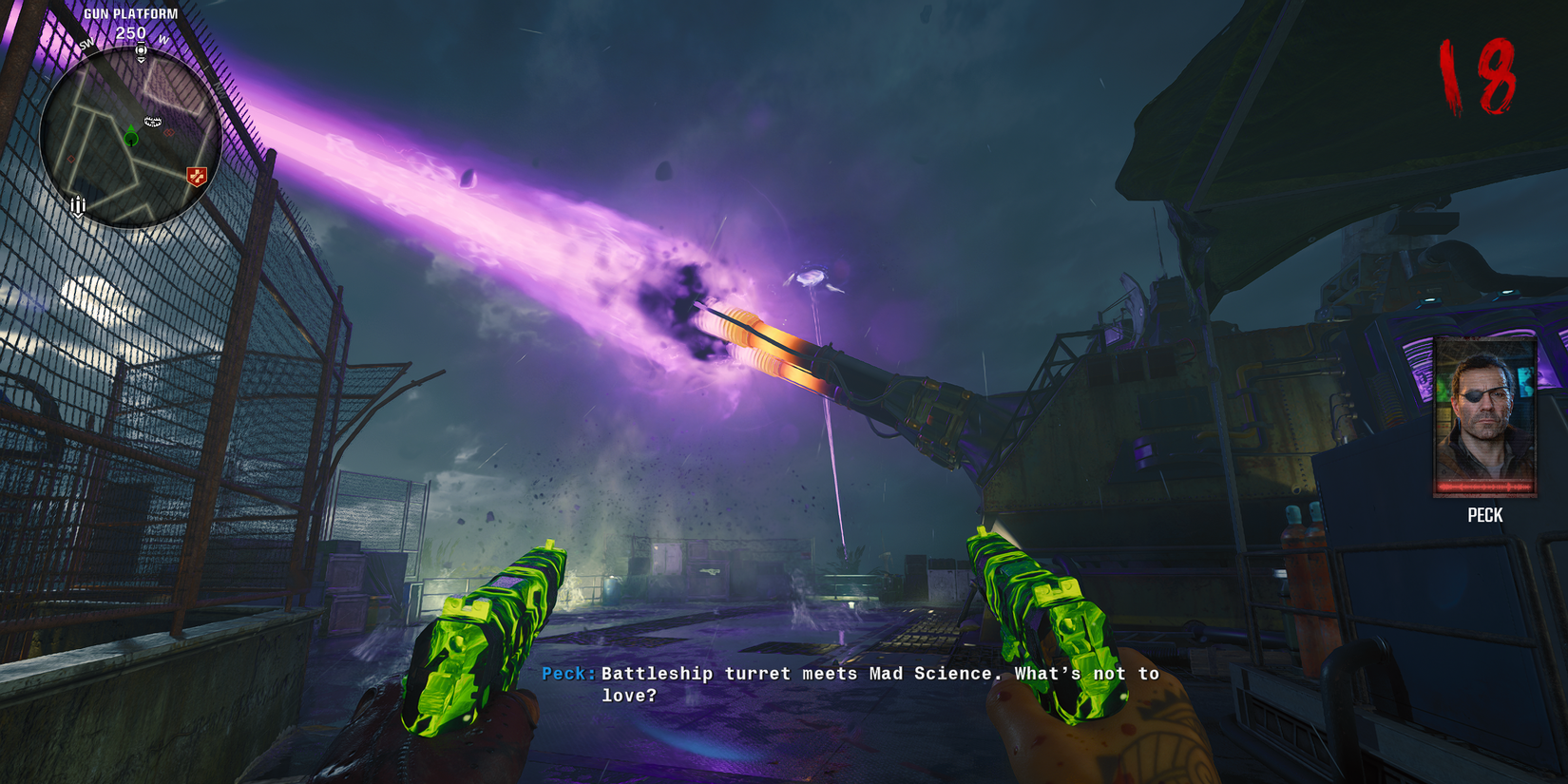Select the PECK name label under the portrait

tap(1485, 515)
